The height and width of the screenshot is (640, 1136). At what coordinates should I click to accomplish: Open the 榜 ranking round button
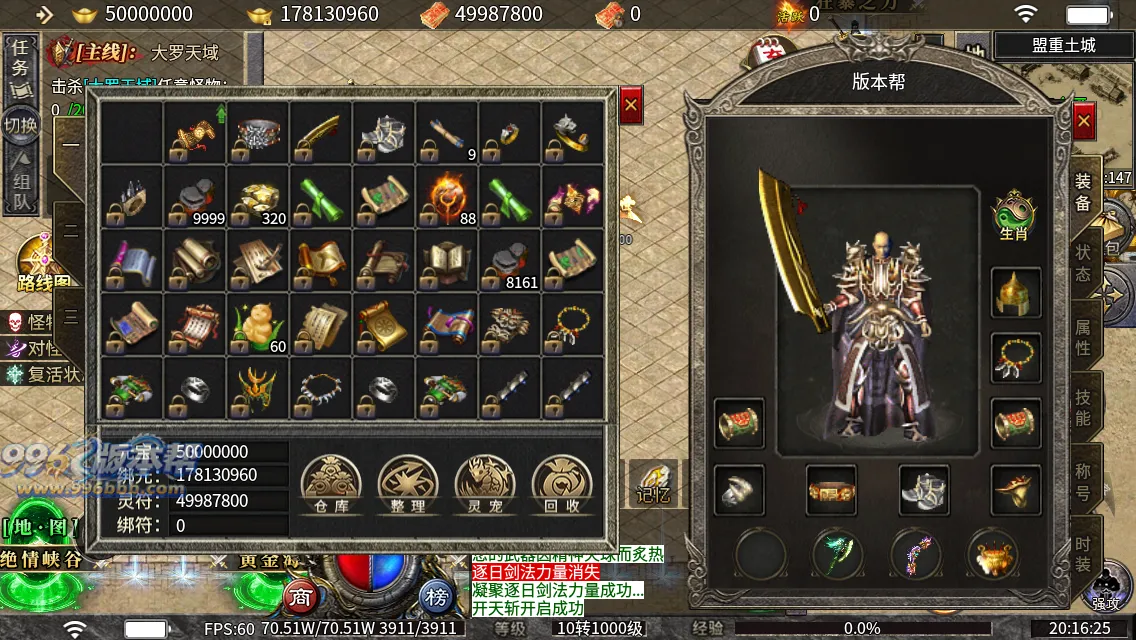pos(436,597)
